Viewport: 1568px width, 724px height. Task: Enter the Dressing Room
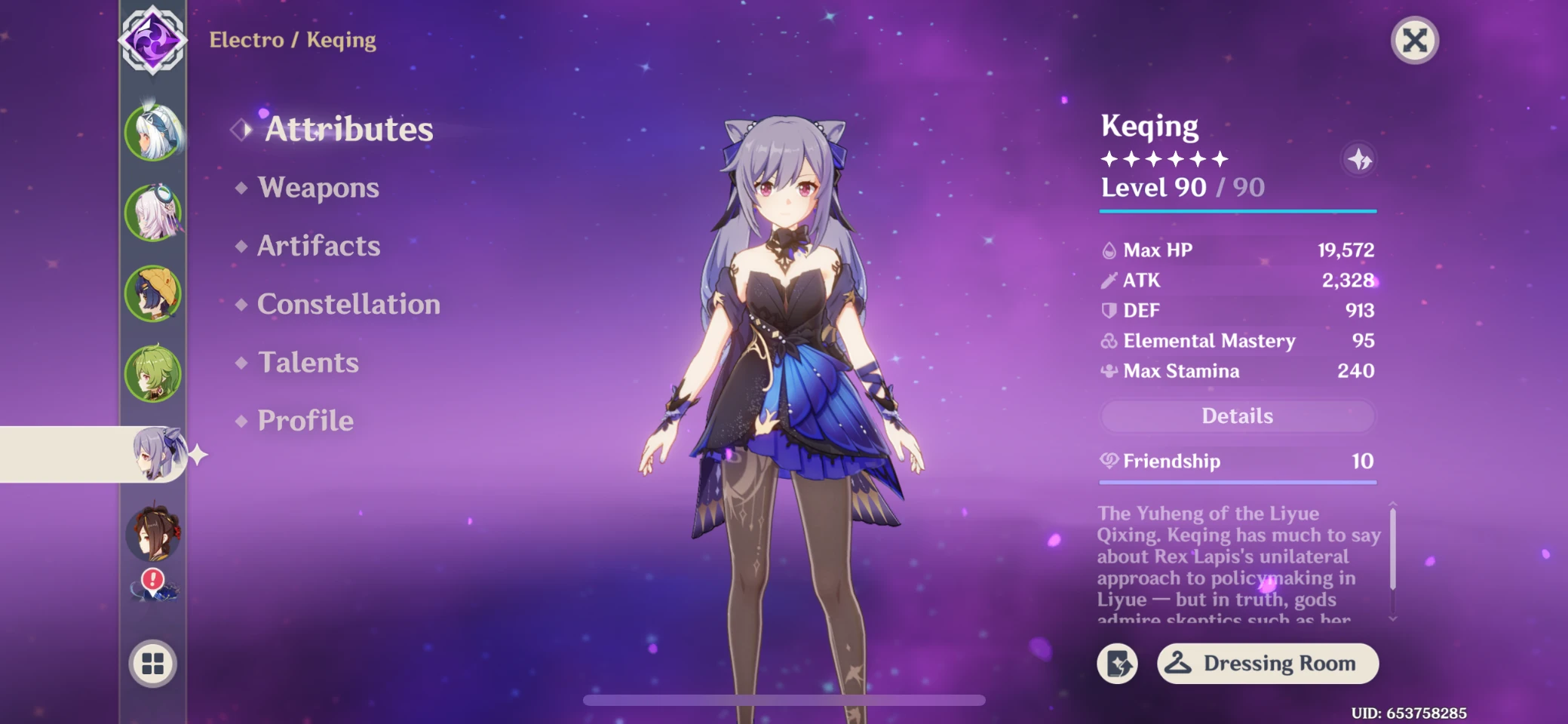click(x=1267, y=664)
